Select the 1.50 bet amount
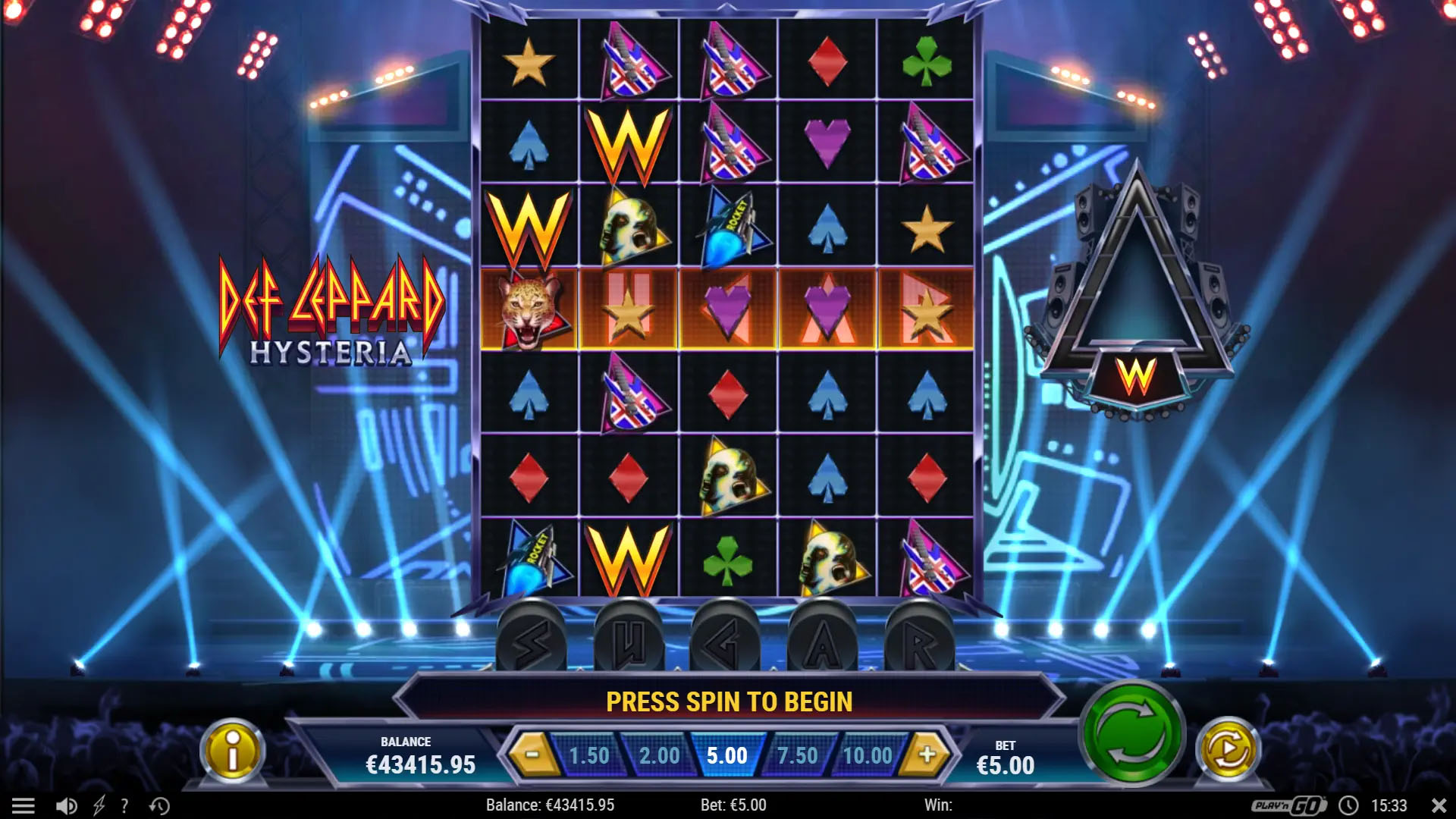 tap(589, 755)
